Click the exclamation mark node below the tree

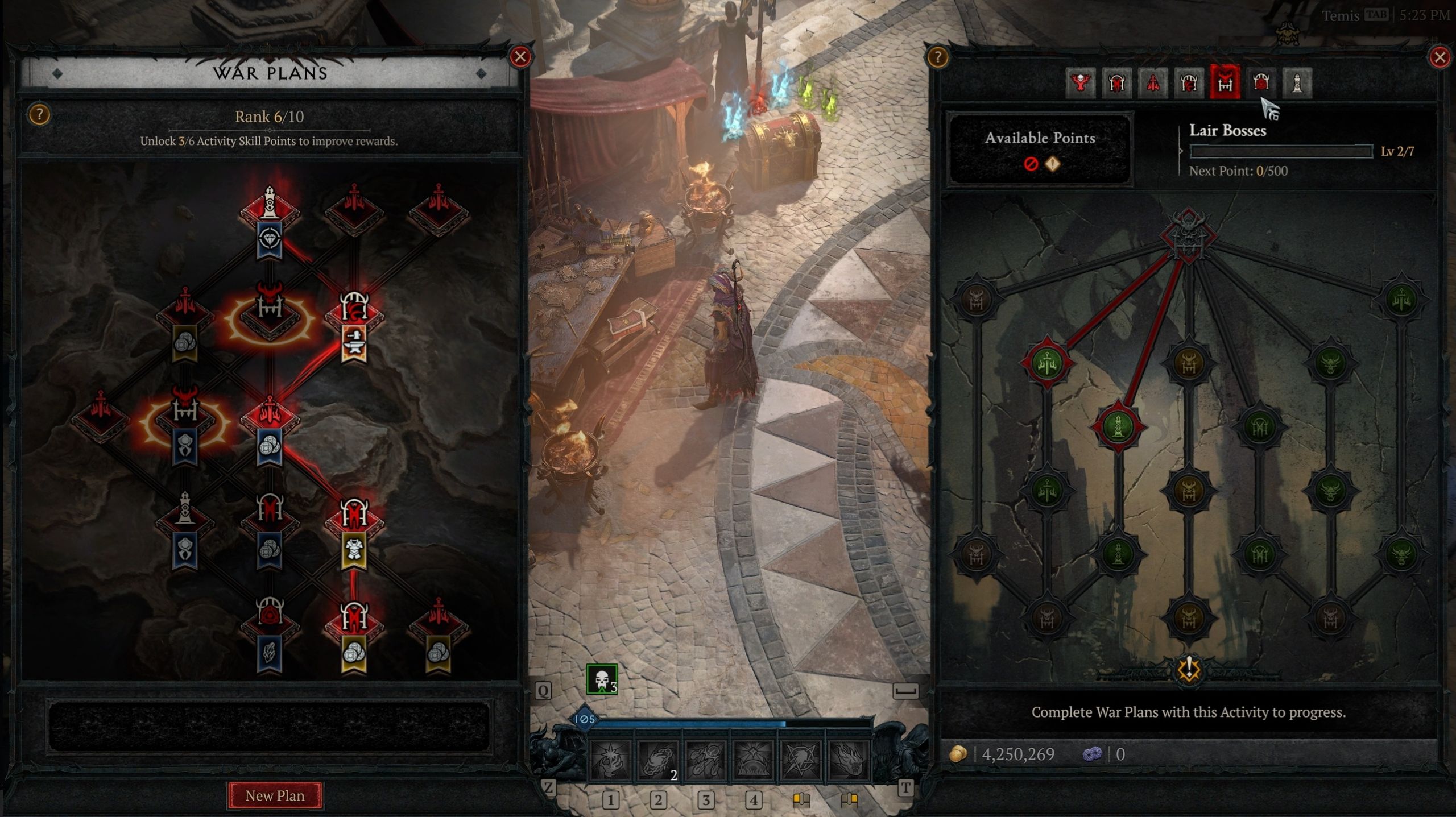pyautogui.click(x=1188, y=669)
